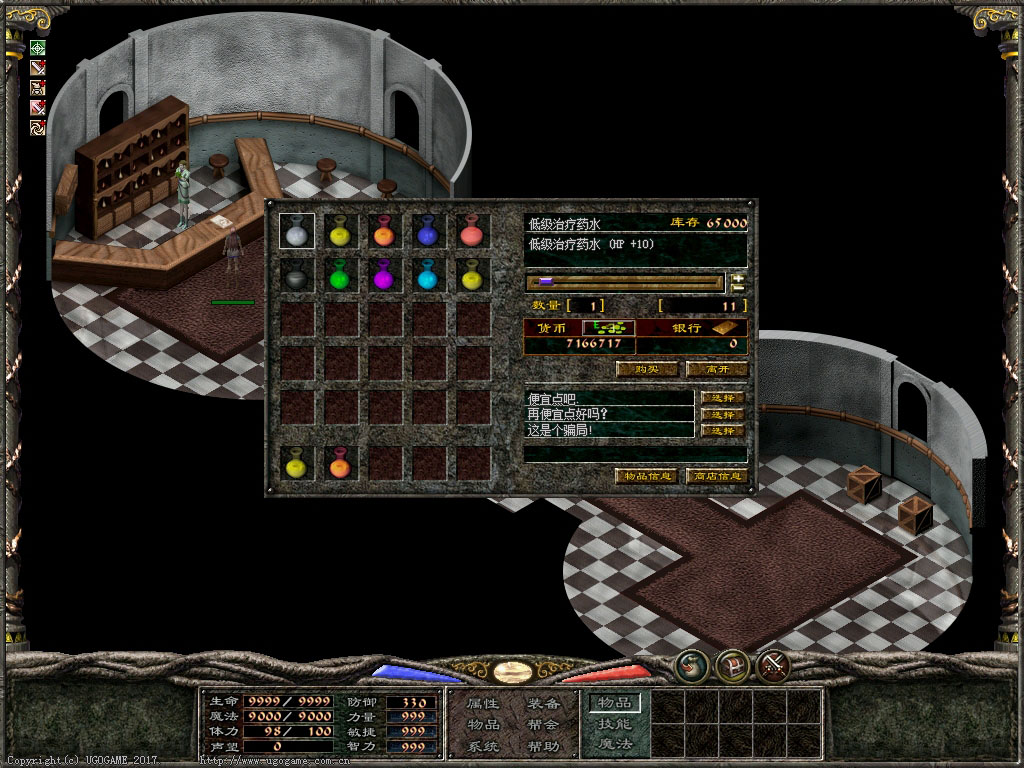Select the purple potion in shop

tap(385, 275)
